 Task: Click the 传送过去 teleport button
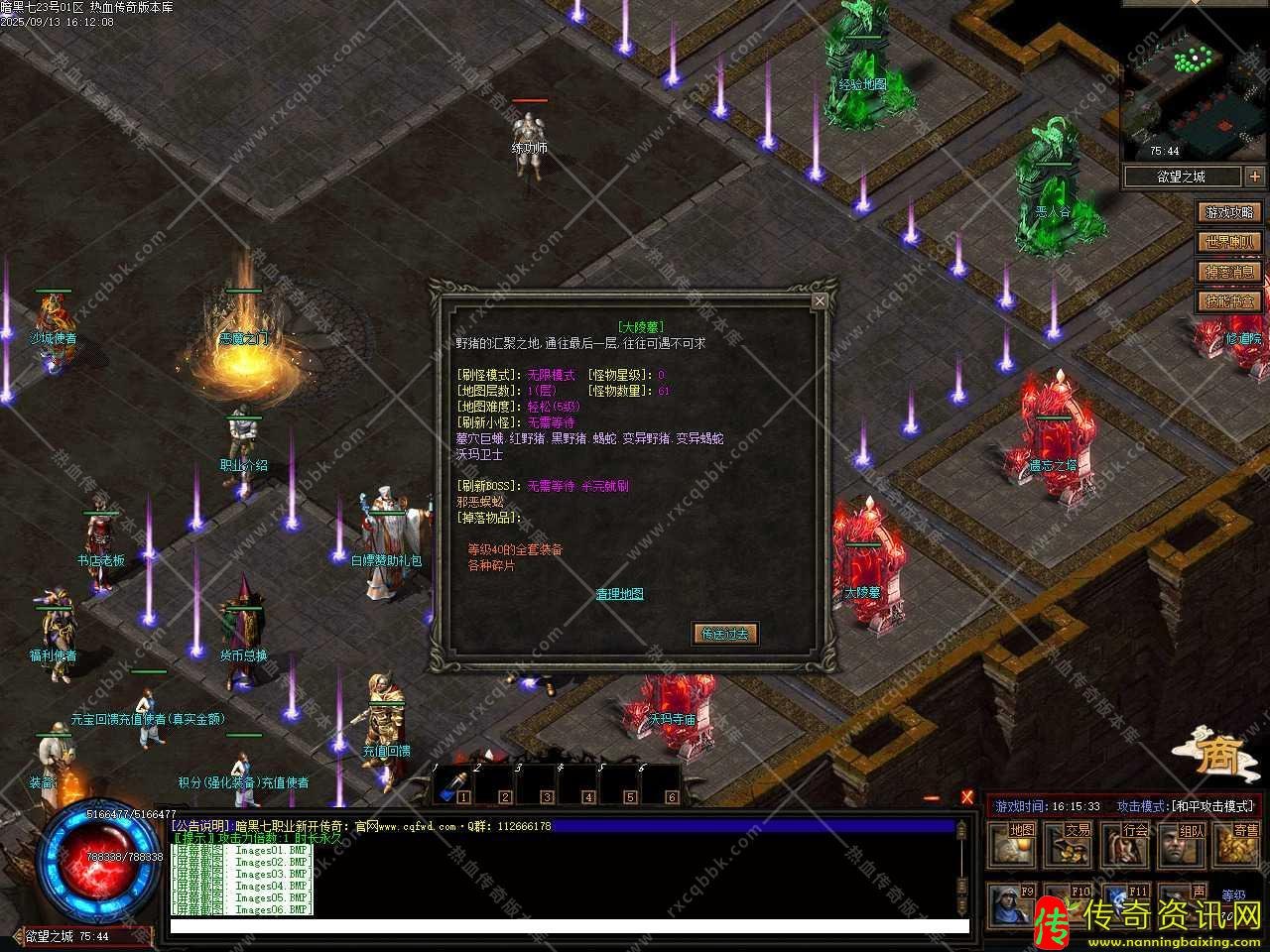click(724, 634)
